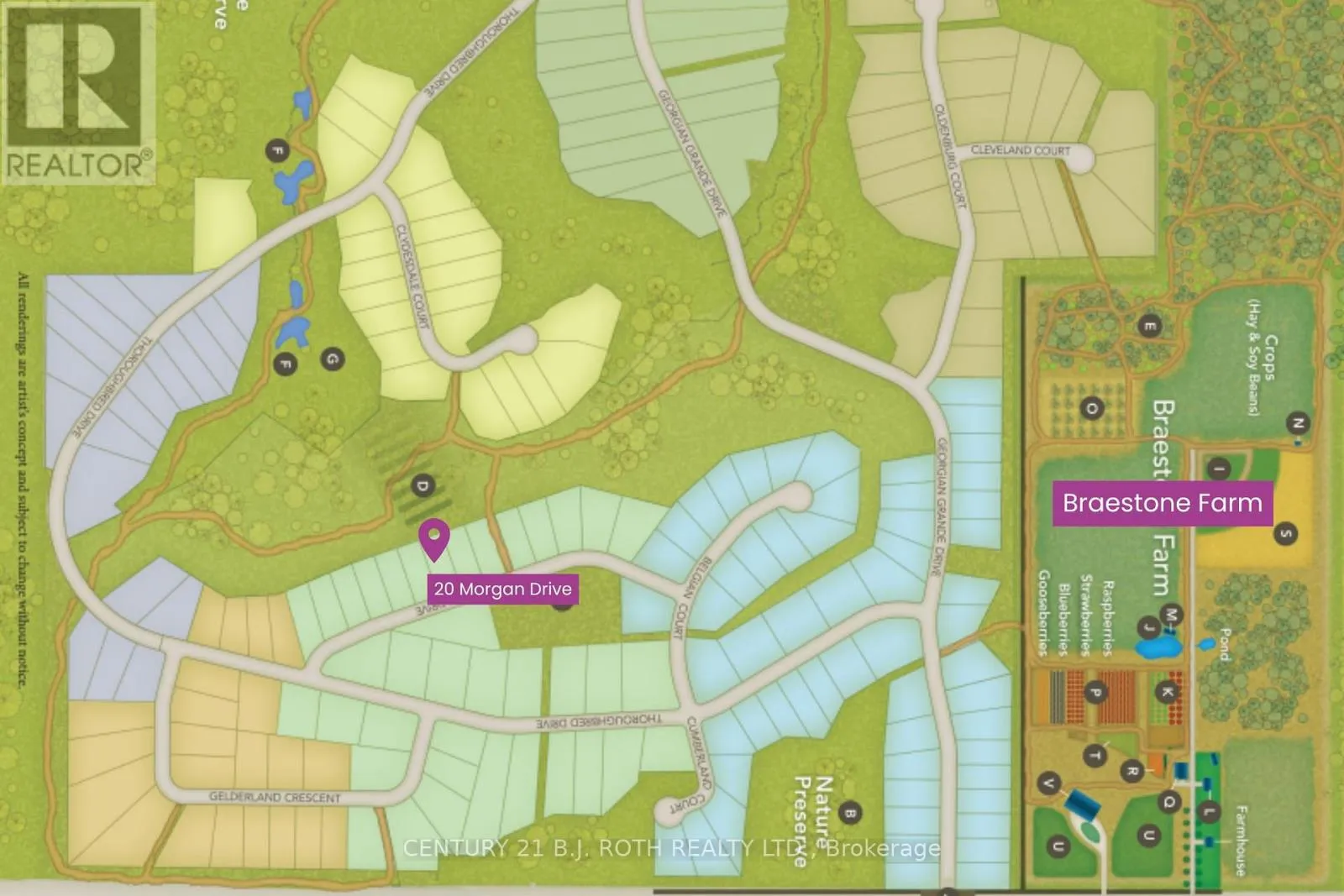Viewport: 1344px width, 896px height.
Task: Click the REALTOR logo
Action: [78, 92]
